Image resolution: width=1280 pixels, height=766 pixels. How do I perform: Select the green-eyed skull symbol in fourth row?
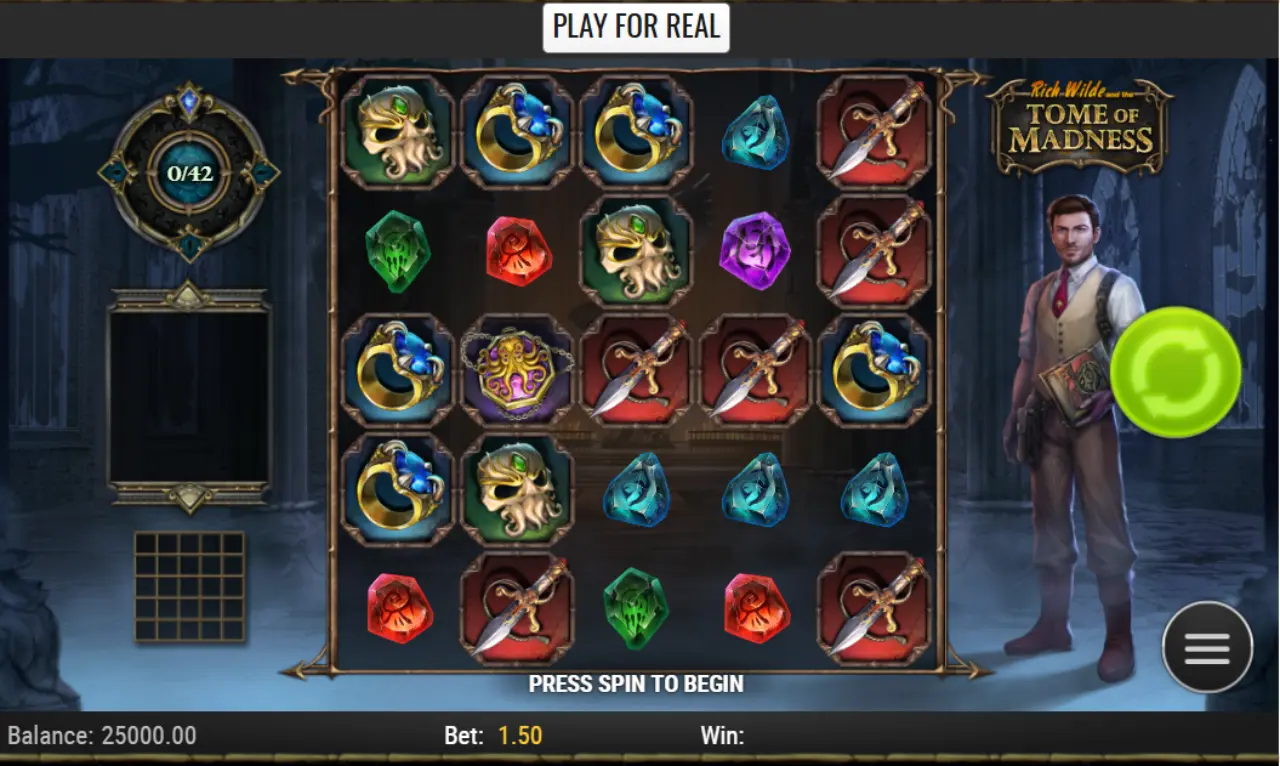517,490
